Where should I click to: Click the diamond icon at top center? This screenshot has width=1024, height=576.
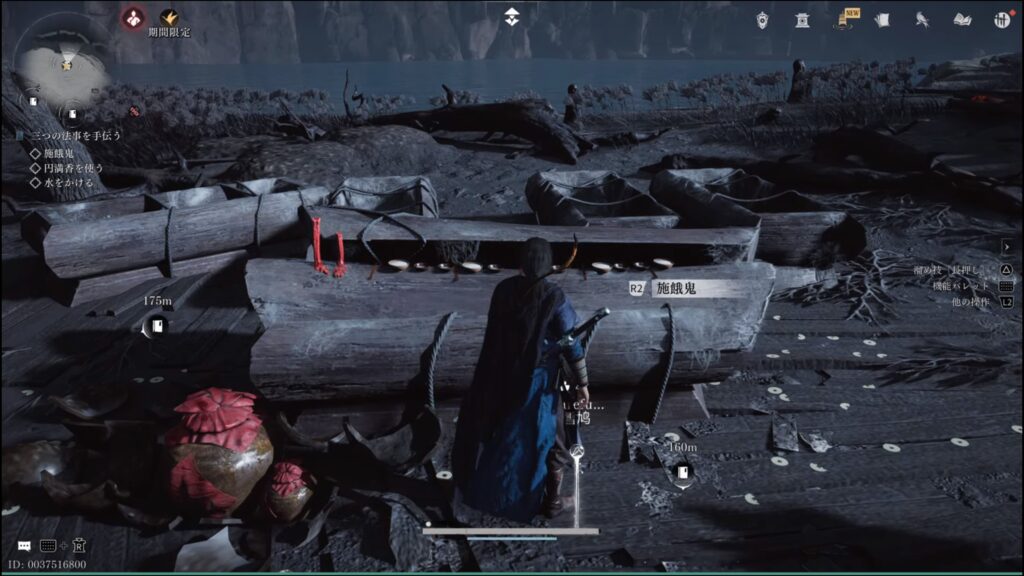(x=511, y=16)
